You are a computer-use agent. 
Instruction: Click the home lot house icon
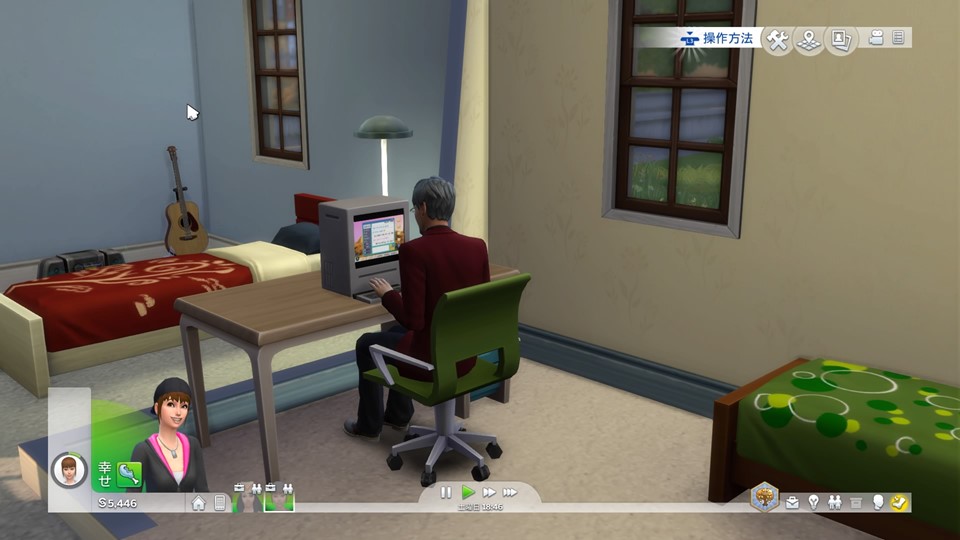point(199,503)
